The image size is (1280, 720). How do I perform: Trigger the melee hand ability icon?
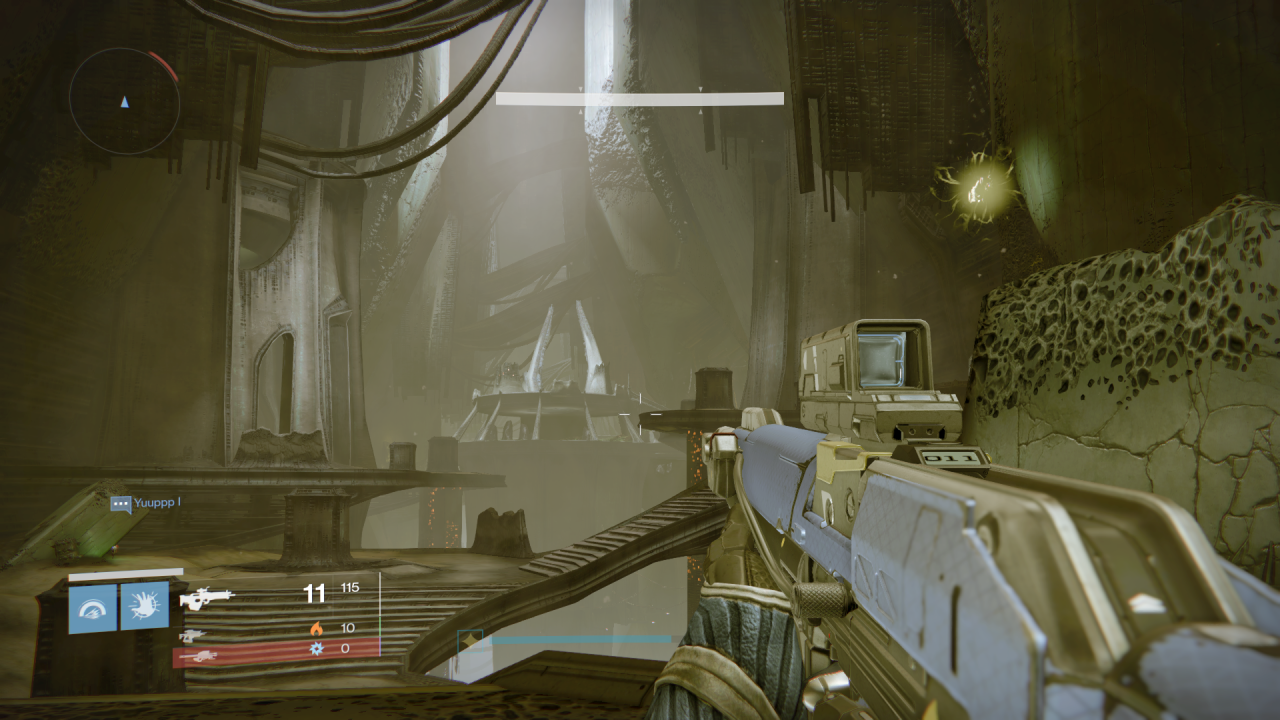click(x=144, y=606)
